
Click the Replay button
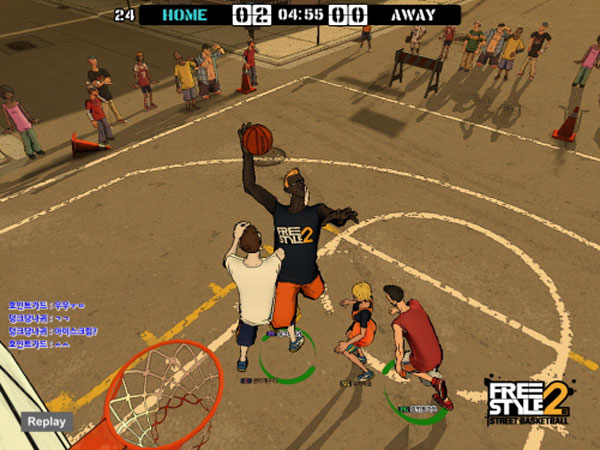tap(46, 421)
